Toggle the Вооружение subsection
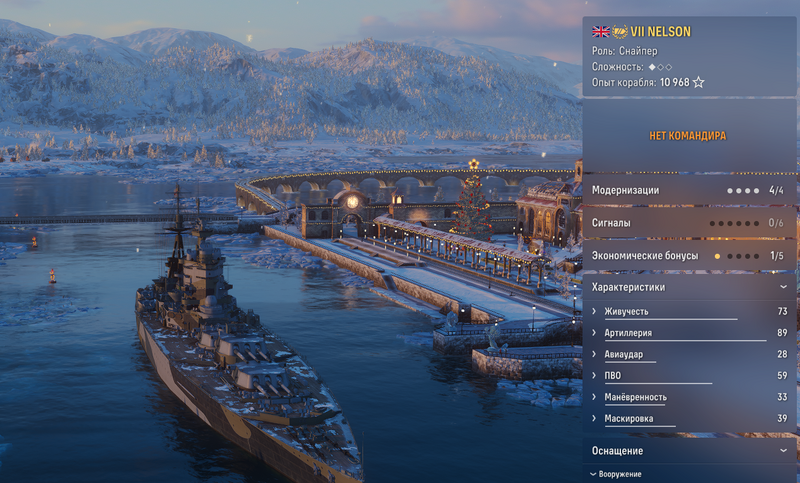800x483 pixels. 616,474
